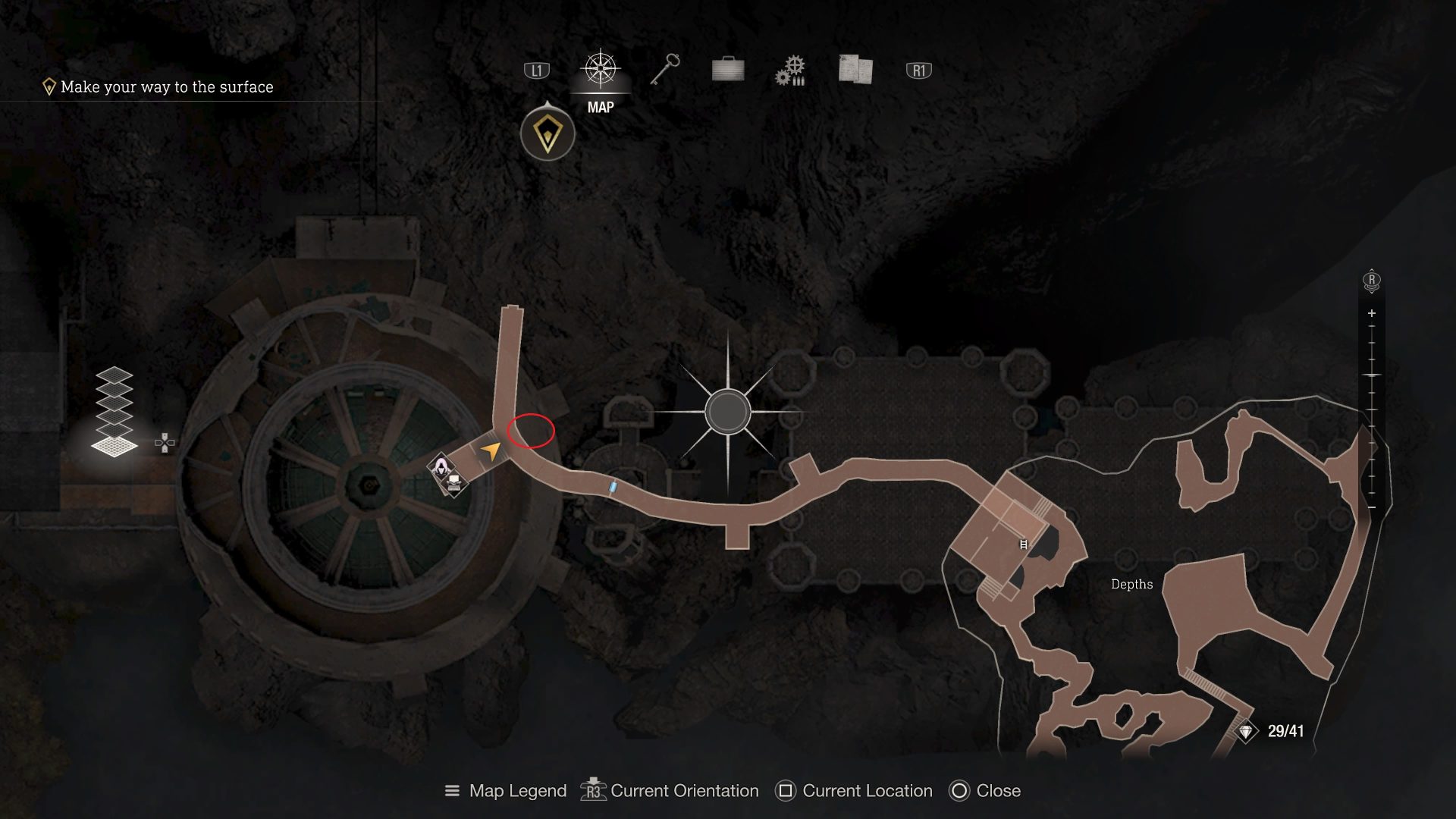Select the blue item marker on the path
This screenshot has width=1456, height=819.
613,486
